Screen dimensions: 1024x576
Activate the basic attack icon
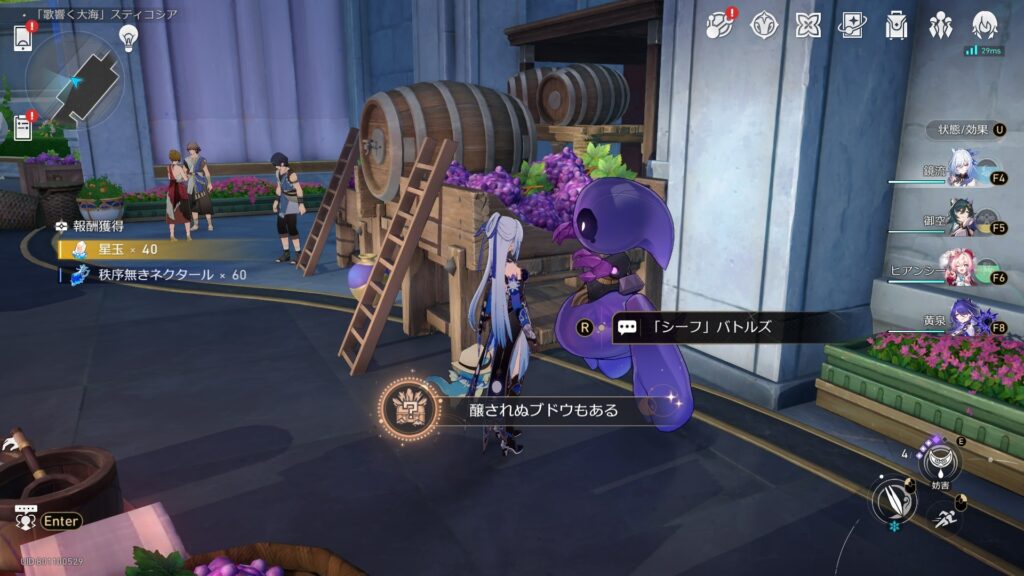pos(893,500)
